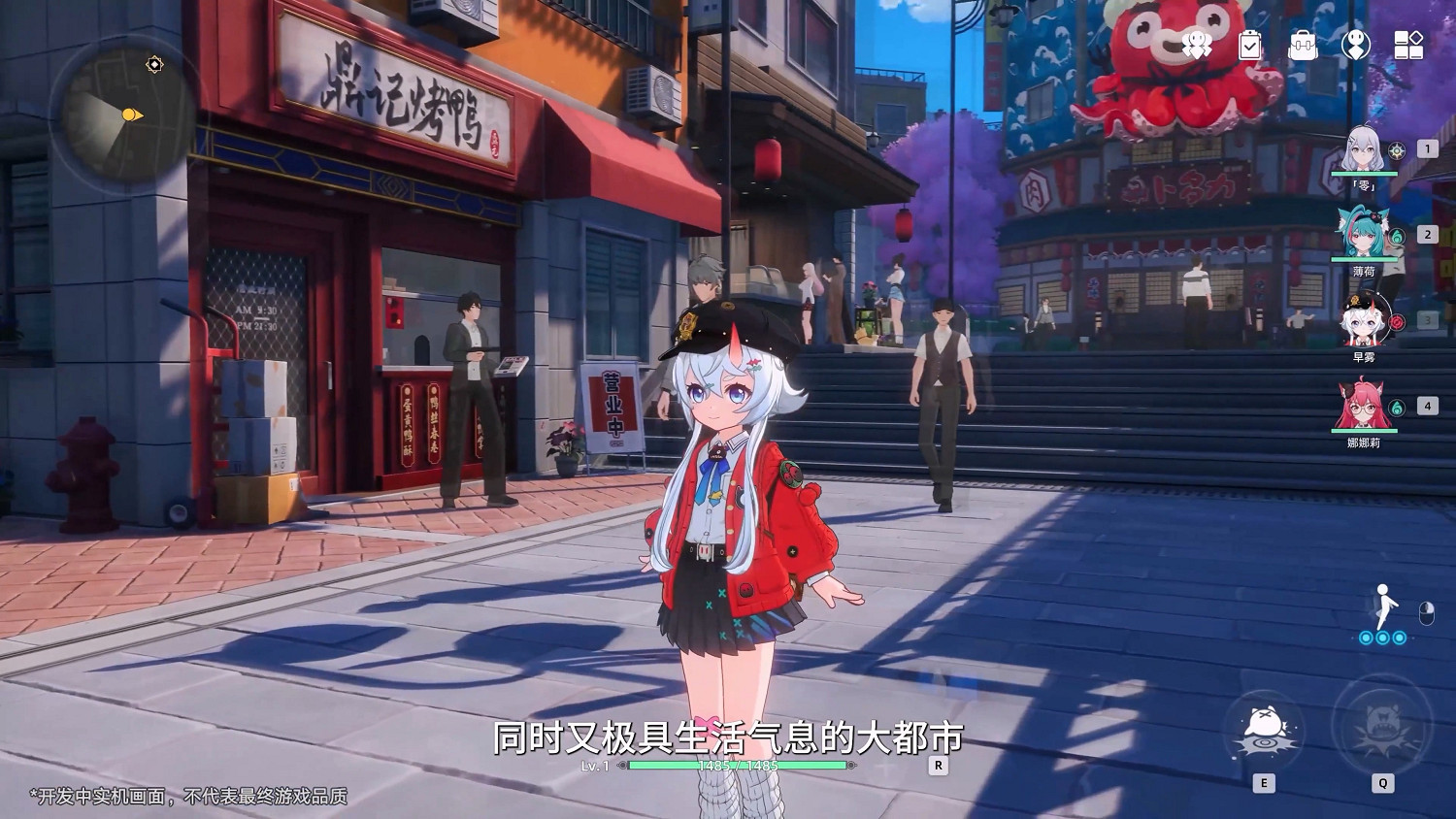Toggle the mouse control indicator

point(1427,613)
